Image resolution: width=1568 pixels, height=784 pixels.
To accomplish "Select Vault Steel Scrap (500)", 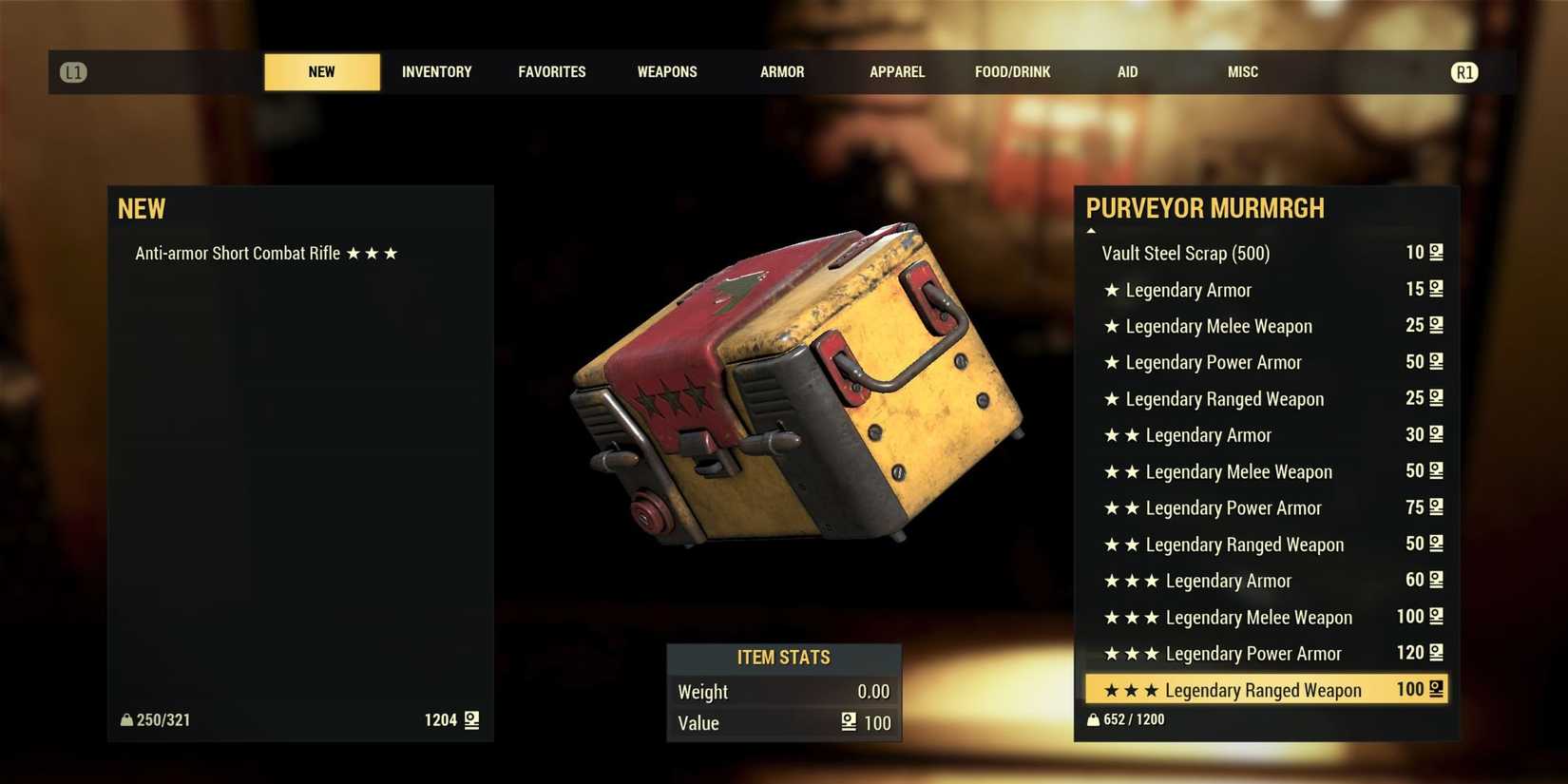I will click(x=1186, y=253).
